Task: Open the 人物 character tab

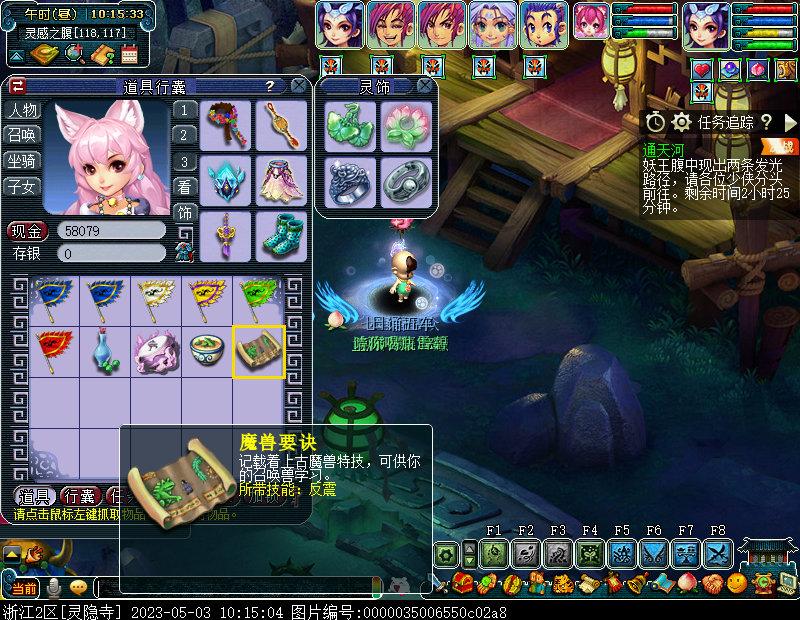Action: (22, 111)
